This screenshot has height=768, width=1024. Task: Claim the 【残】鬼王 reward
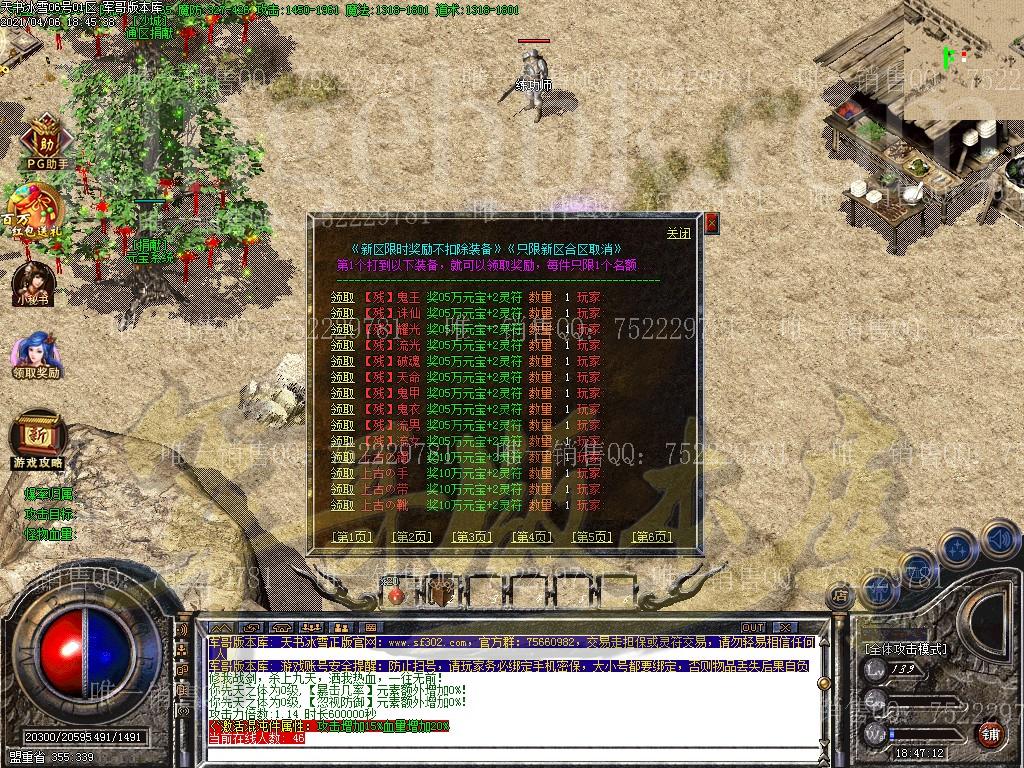coord(342,297)
